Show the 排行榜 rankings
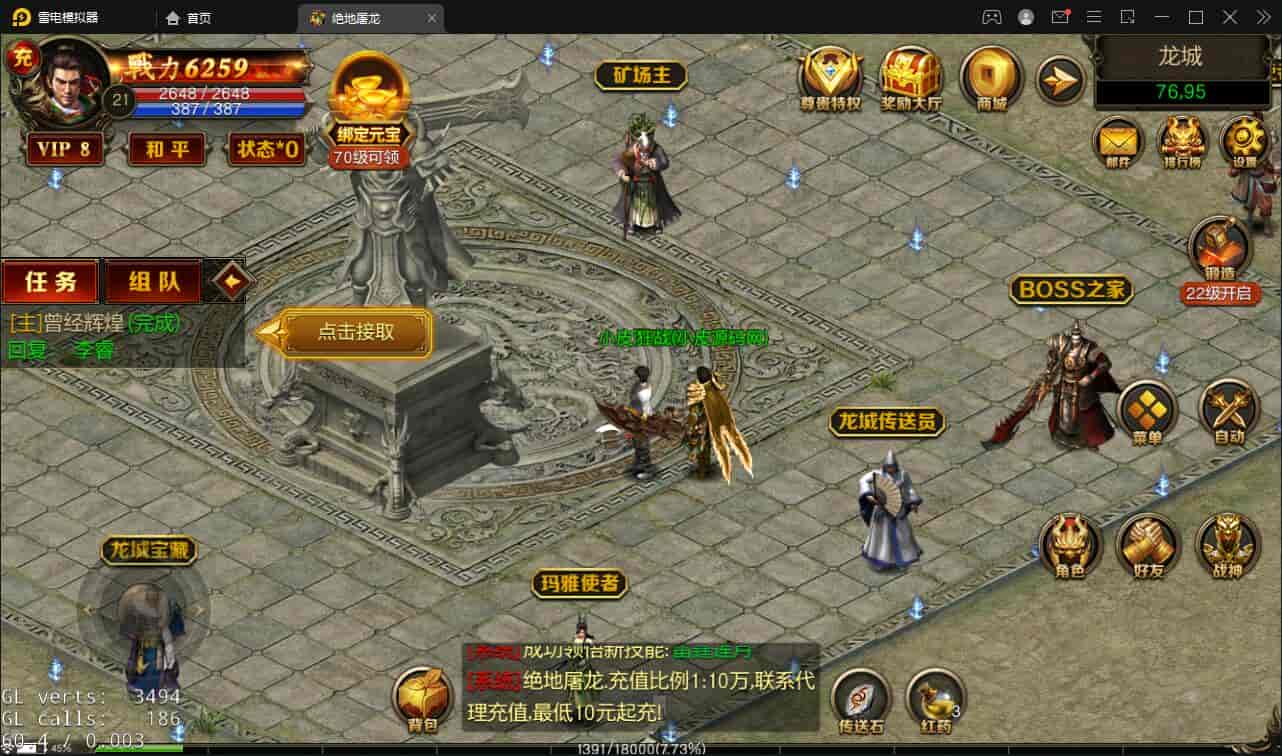Viewport: 1282px width, 756px height. pyautogui.click(x=1182, y=140)
